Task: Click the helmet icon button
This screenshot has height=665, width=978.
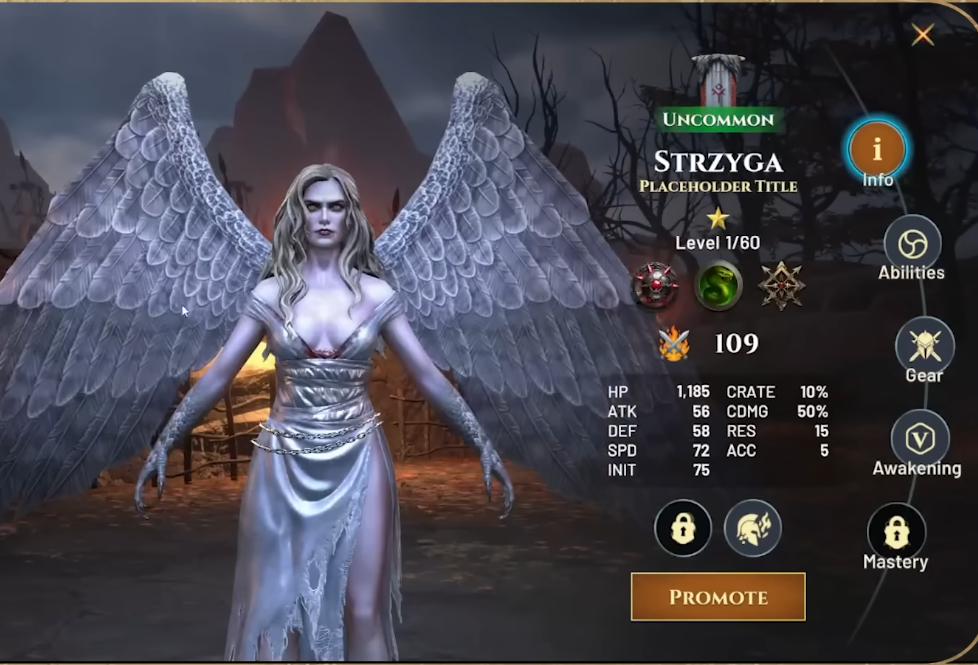Action: (x=752, y=528)
